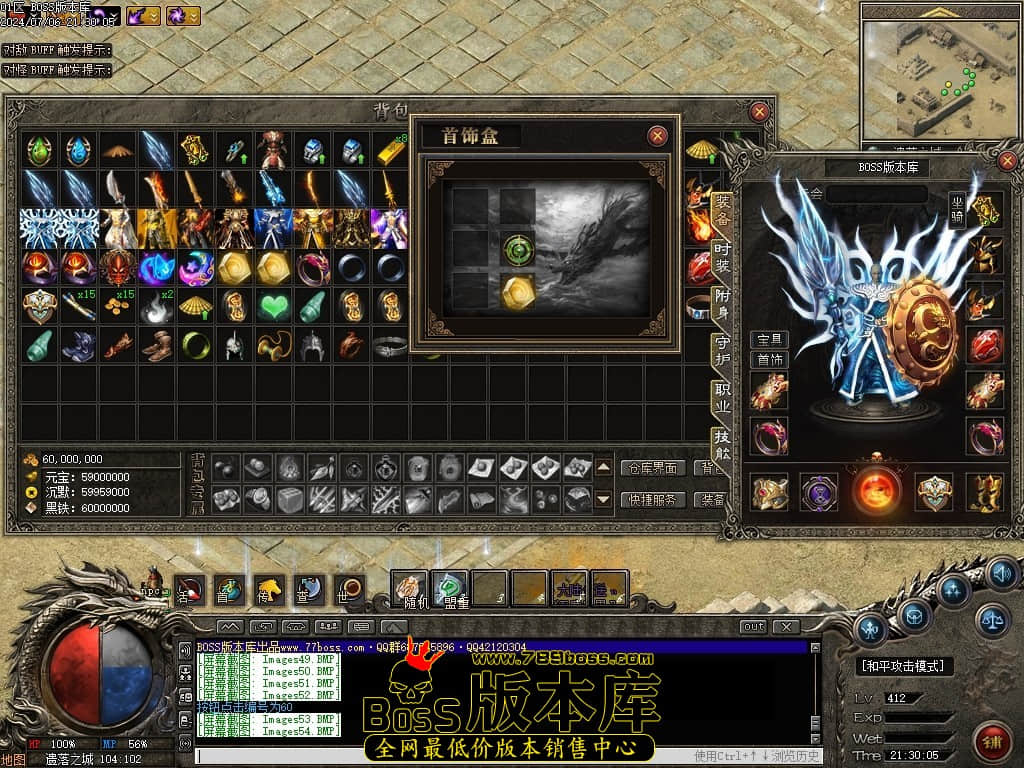The image size is (1024, 768).
Task: Click the 和平攻击模式 attack mode label
Action: point(906,666)
